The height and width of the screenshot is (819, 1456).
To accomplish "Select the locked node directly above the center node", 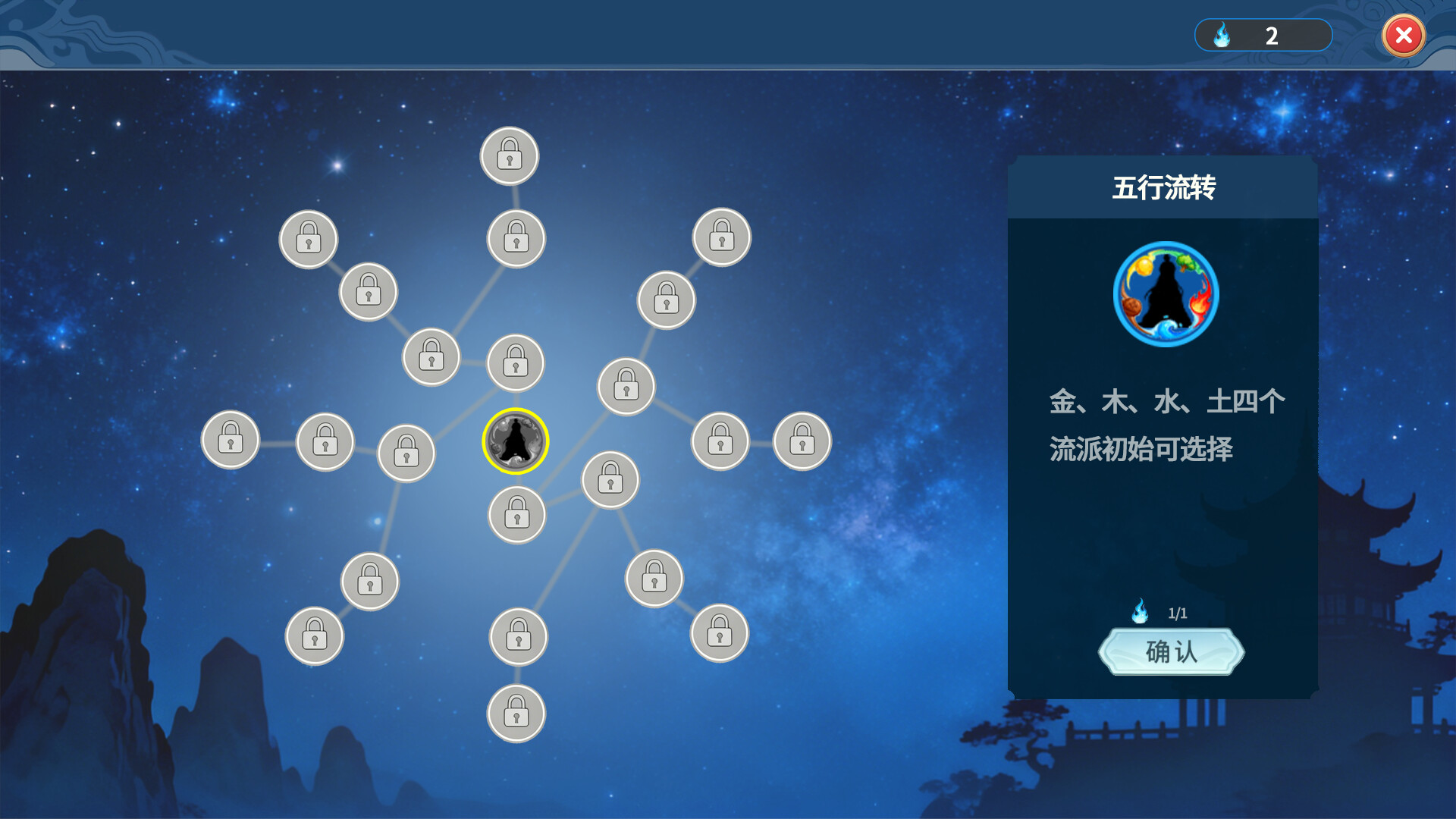I will point(516,363).
